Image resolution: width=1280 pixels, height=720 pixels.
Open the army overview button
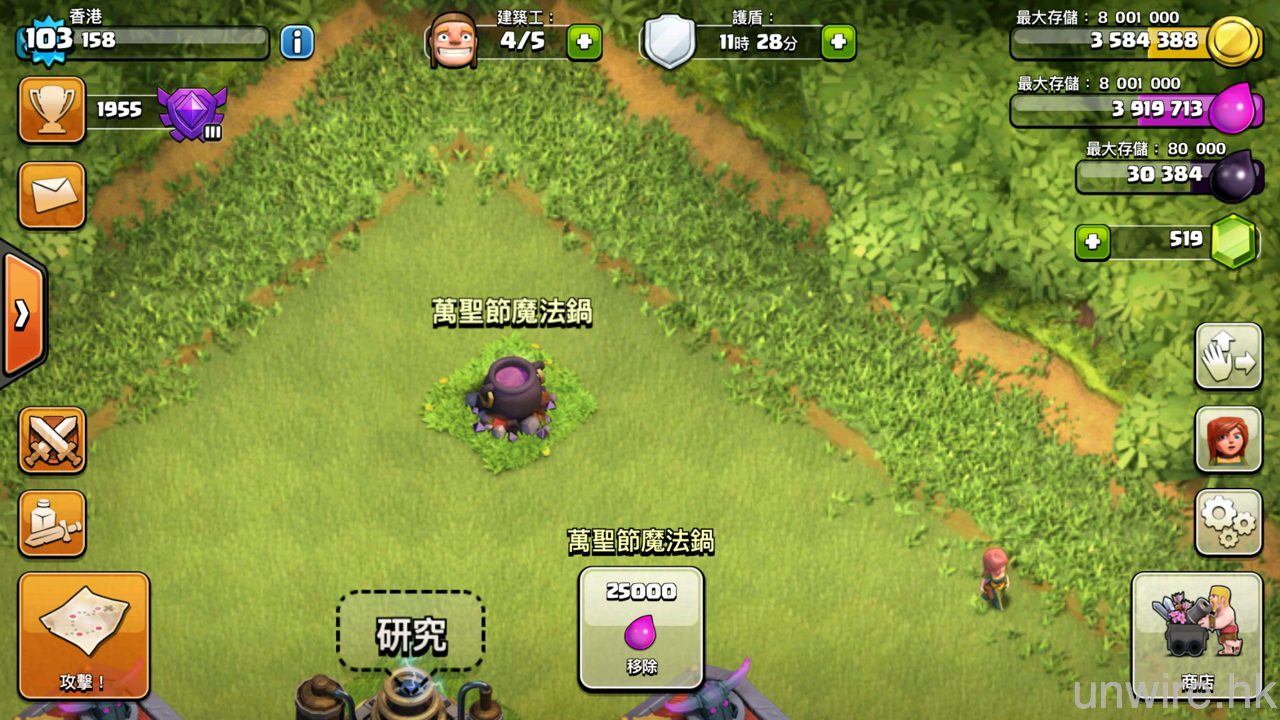[52, 523]
